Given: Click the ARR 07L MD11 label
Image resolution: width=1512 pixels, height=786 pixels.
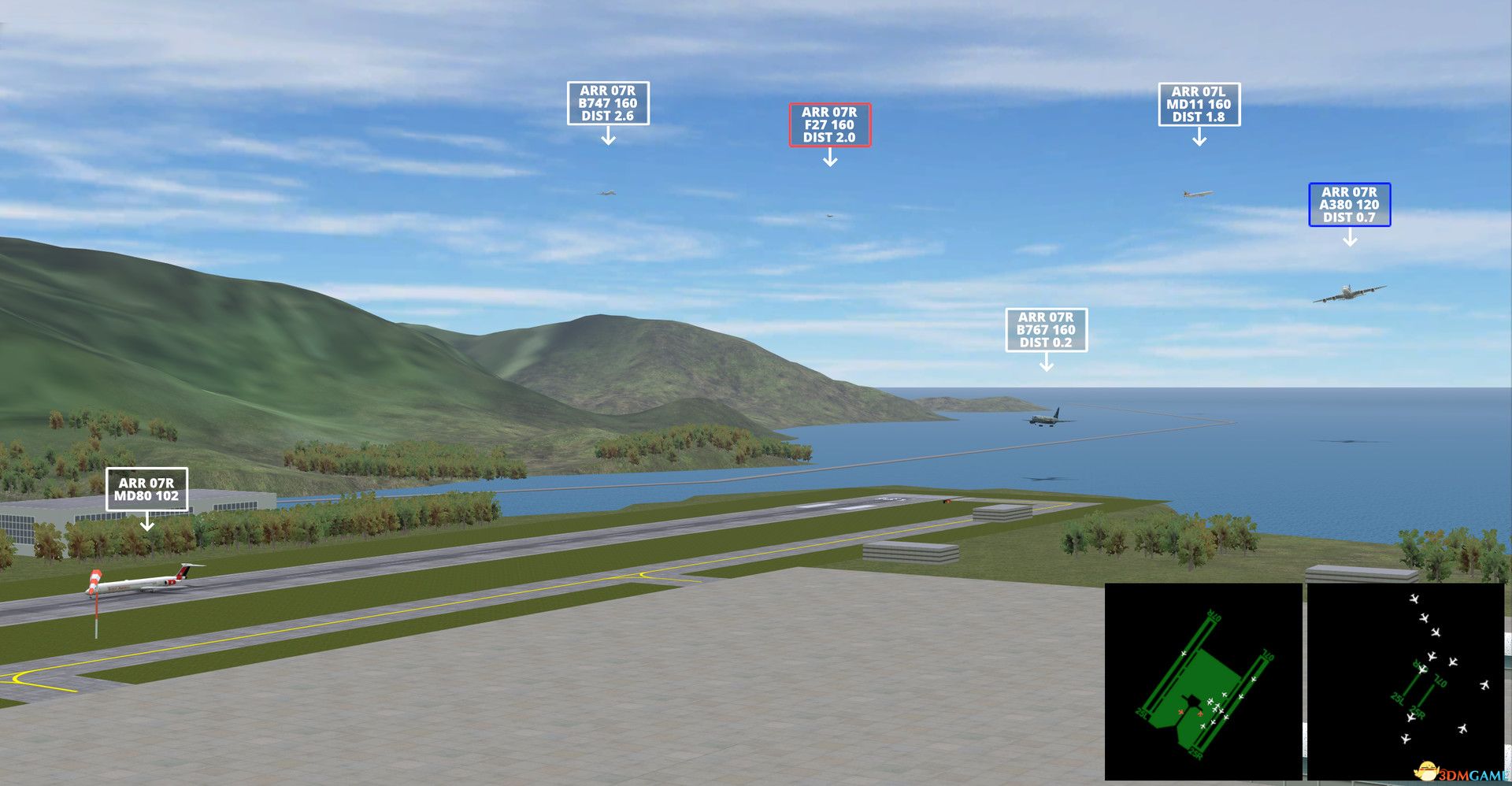Looking at the screenshot, I should pos(1201,102).
